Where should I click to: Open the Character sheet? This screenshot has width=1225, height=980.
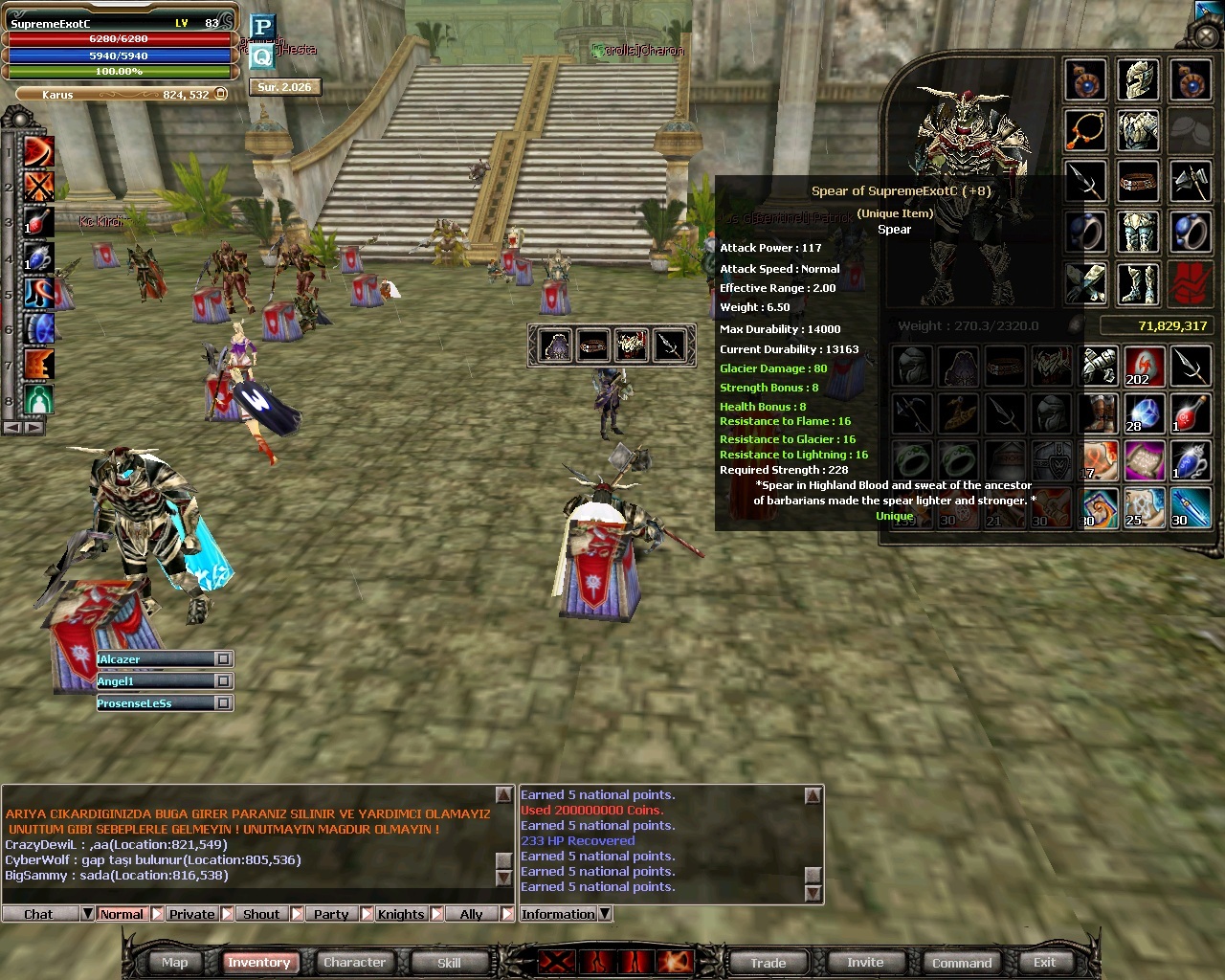(354, 963)
